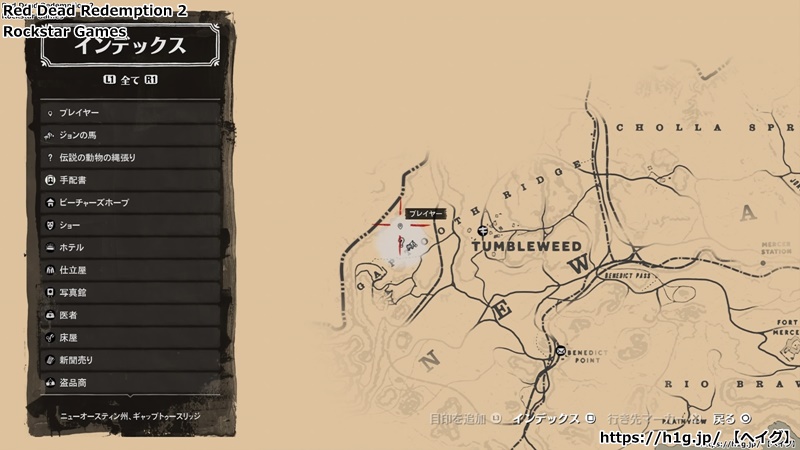Viewport: 800px width, 450px height.
Task: Select the ホテル entry
Action: pyautogui.click(x=130, y=247)
